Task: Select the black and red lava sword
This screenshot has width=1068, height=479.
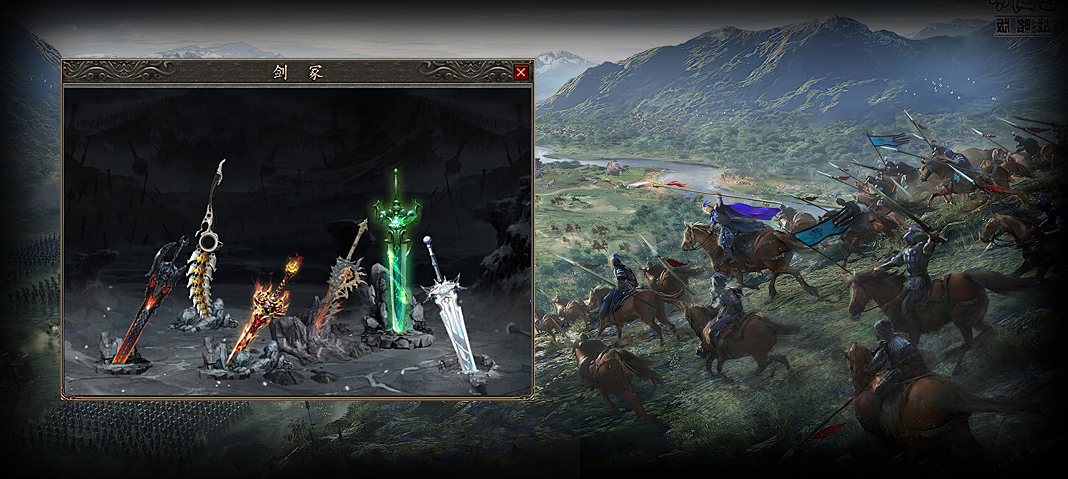Action: tap(145, 305)
